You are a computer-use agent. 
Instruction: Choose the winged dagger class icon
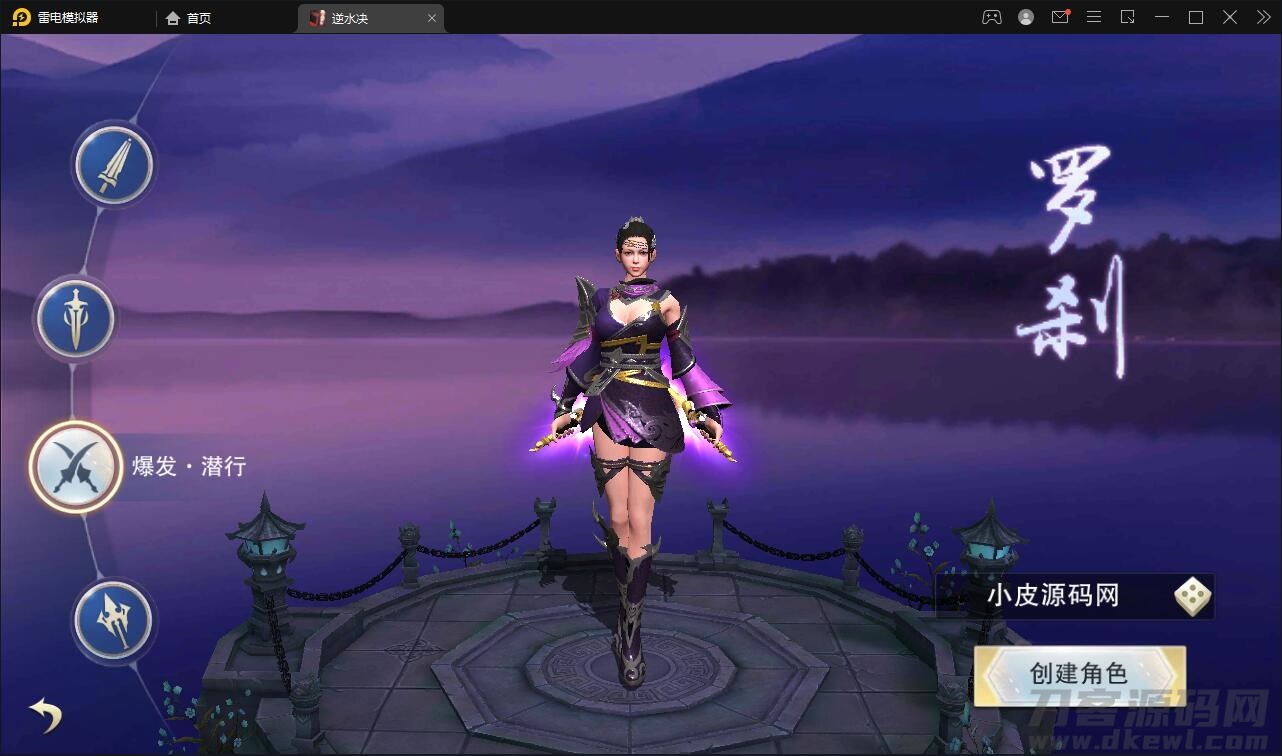coord(76,320)
